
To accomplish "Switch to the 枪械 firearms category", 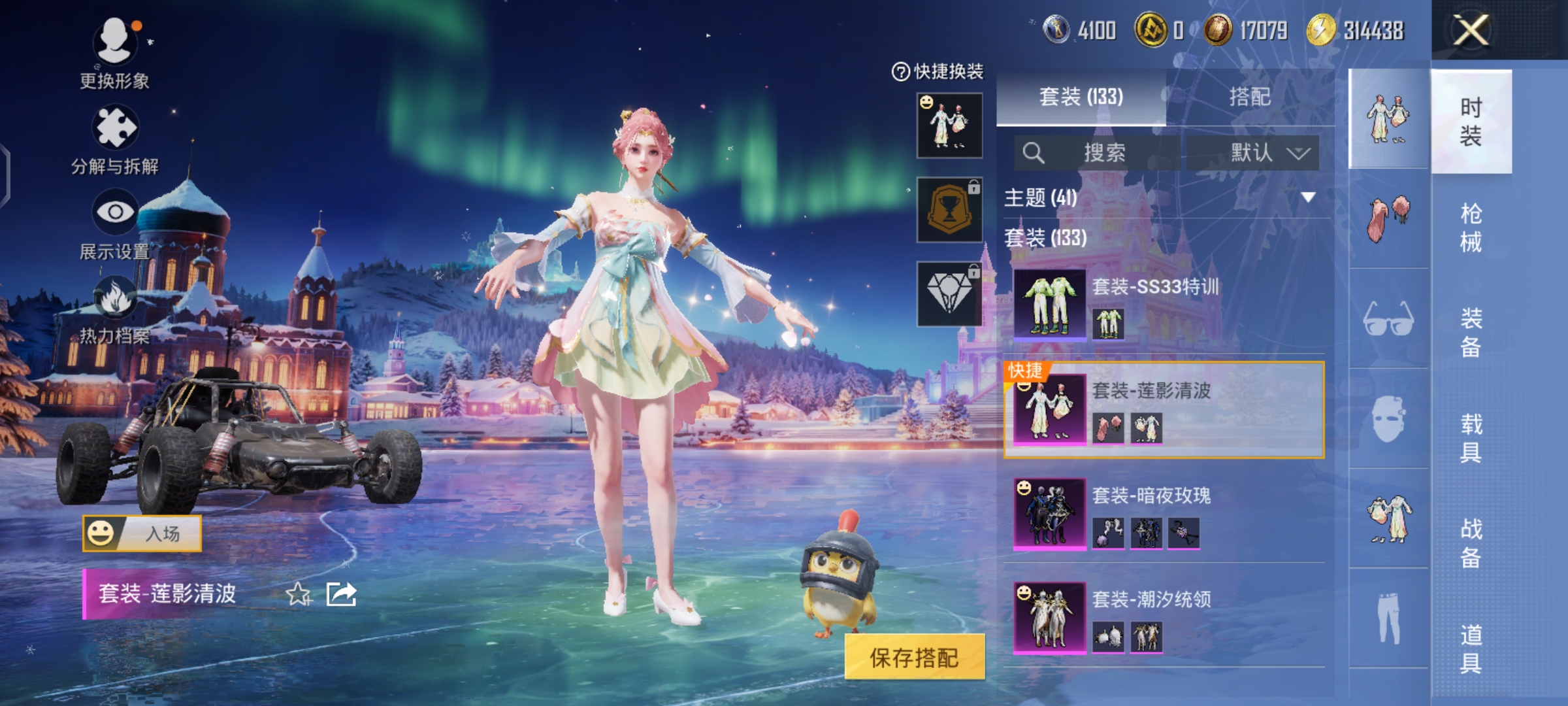I will pyautogui.click(x=1471, y=227).
